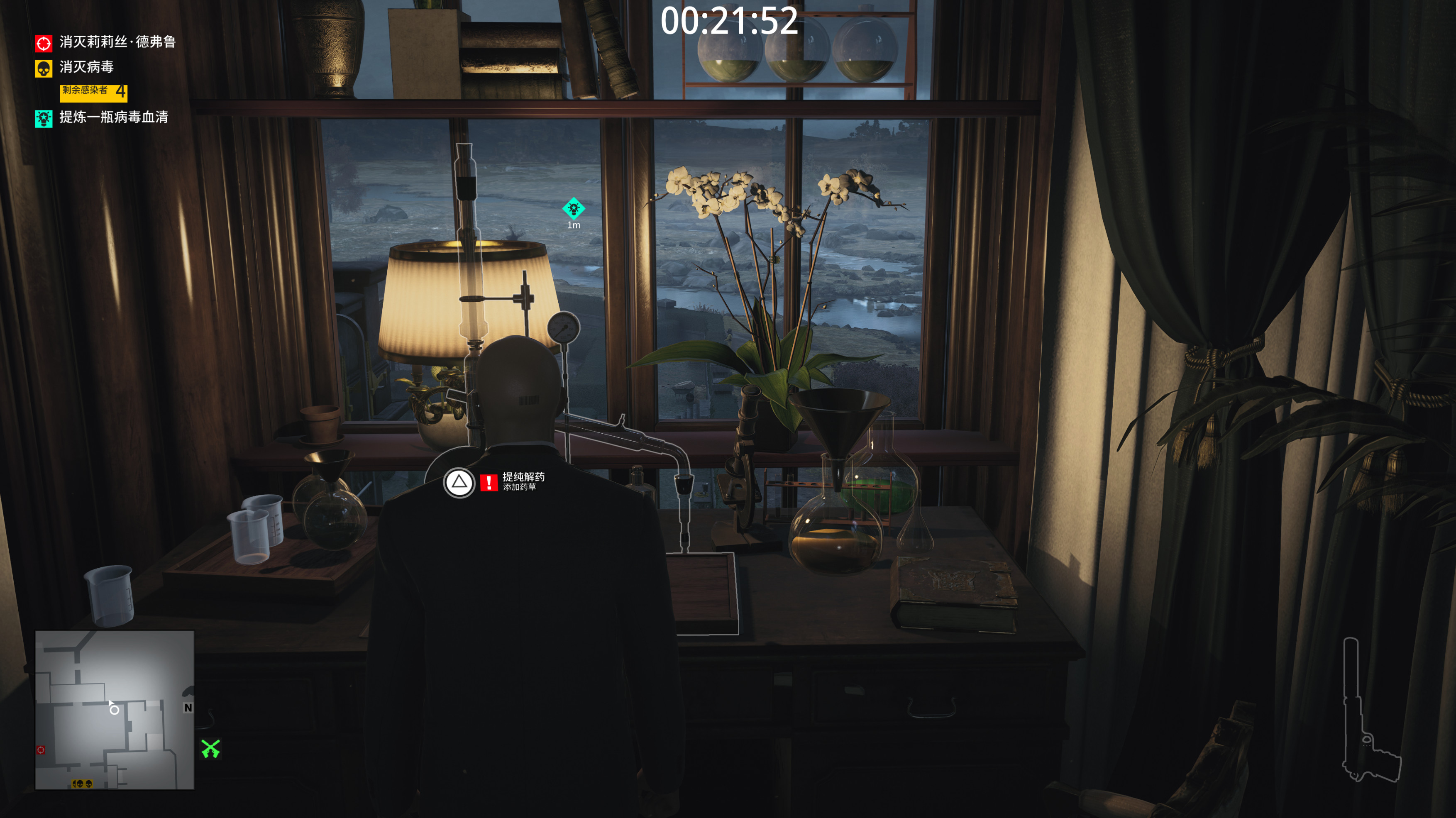Image resolution: width=1456 pixels, height=818 pixels.
Task: Select the 提炼一瓶病毒血清 objective
Action: pyautogui.click(x=113, y=117)
